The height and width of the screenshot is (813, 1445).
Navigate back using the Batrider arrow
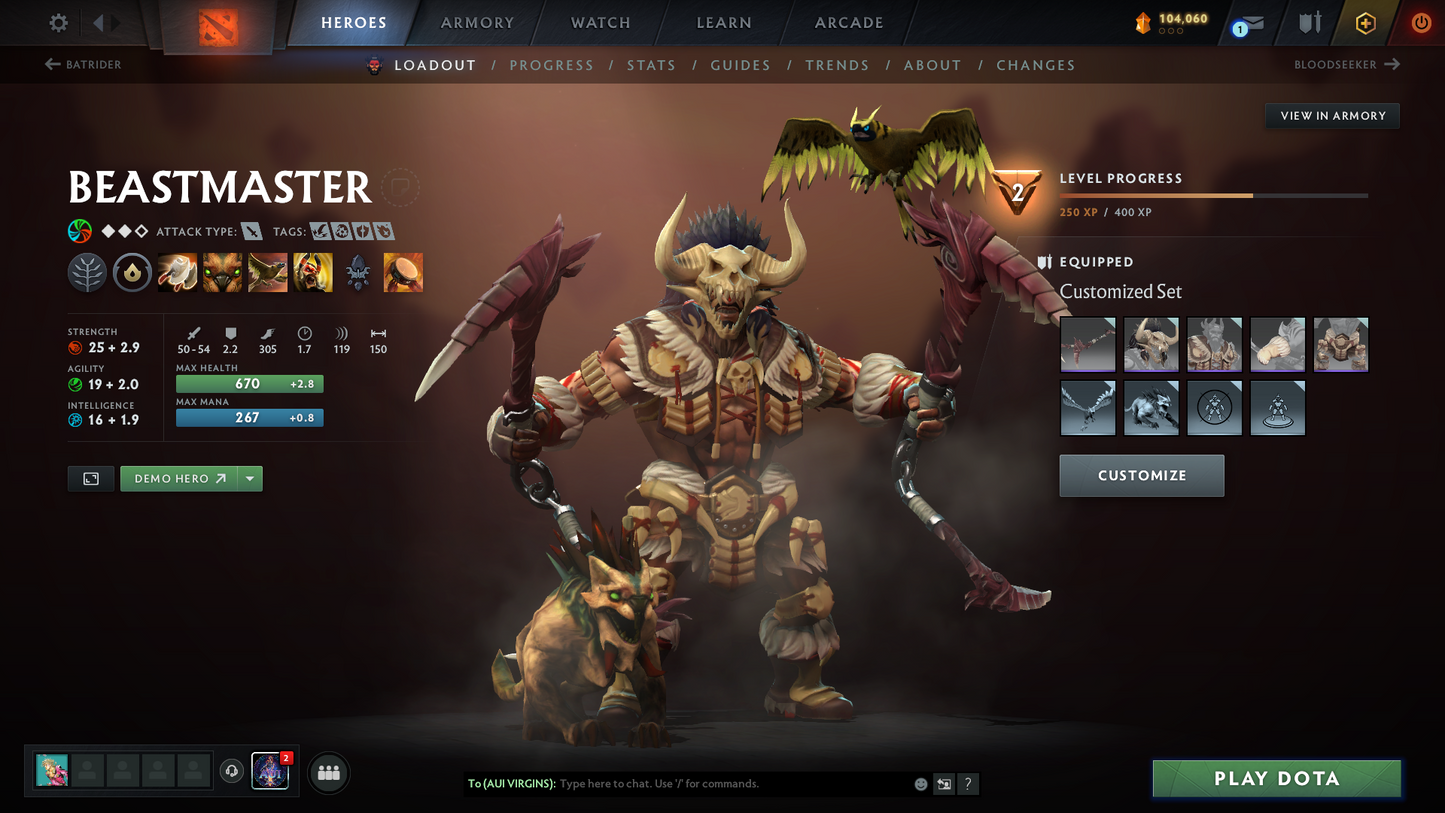tap(51, 64)
